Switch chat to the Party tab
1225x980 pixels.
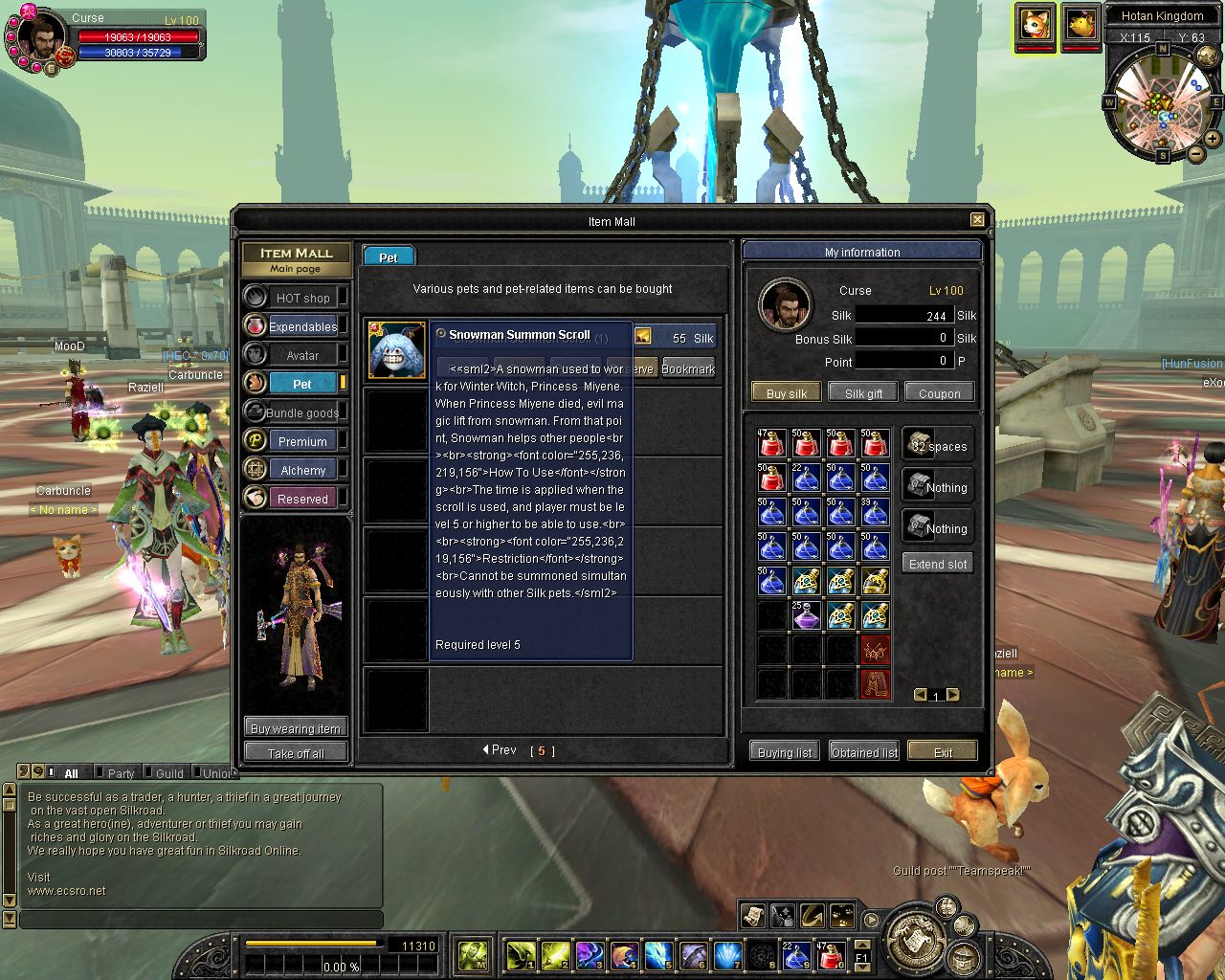tap(121, 773)
